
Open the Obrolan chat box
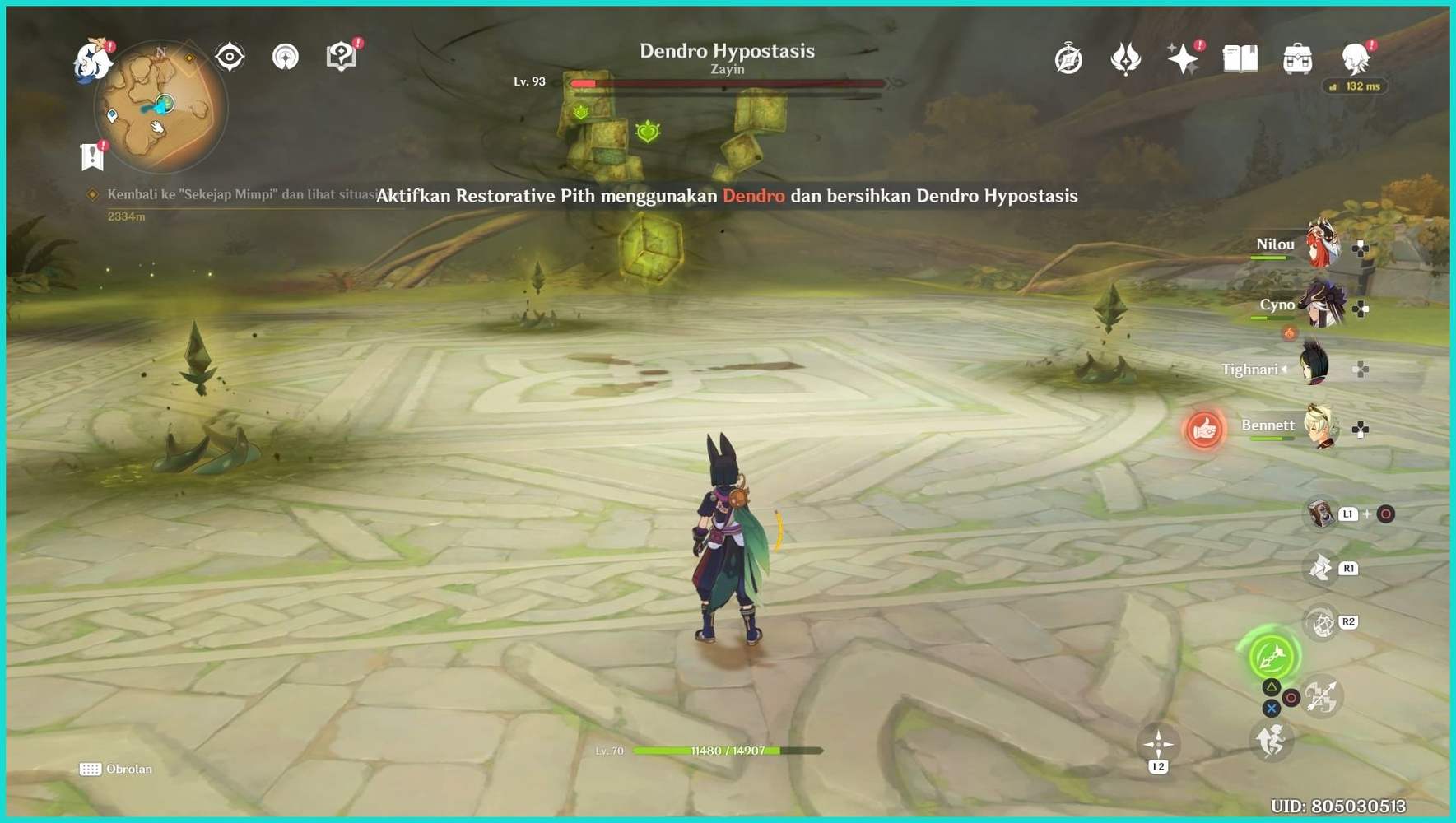pos(116,769)
